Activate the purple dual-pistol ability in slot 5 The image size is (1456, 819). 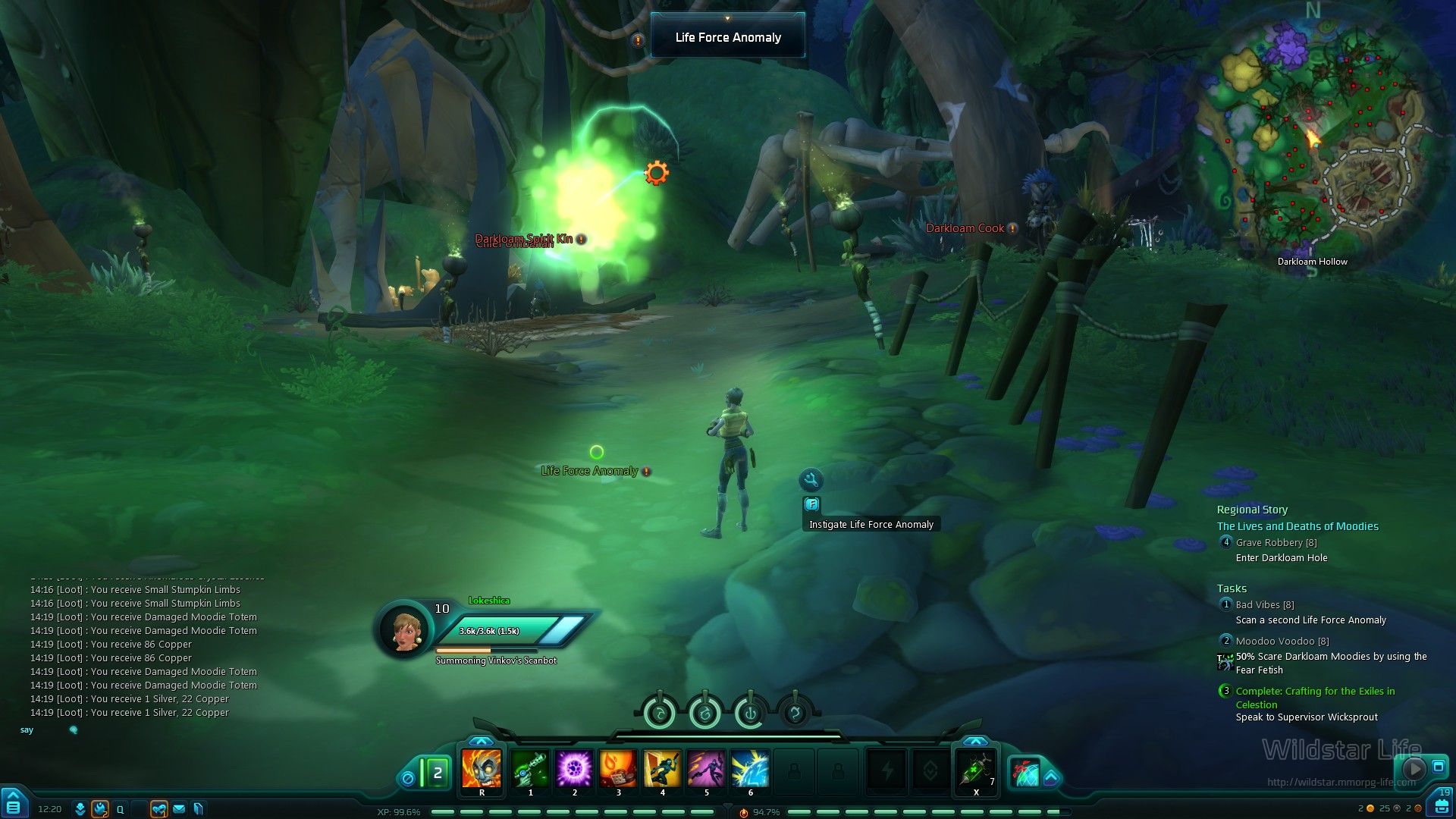point(706,770)
